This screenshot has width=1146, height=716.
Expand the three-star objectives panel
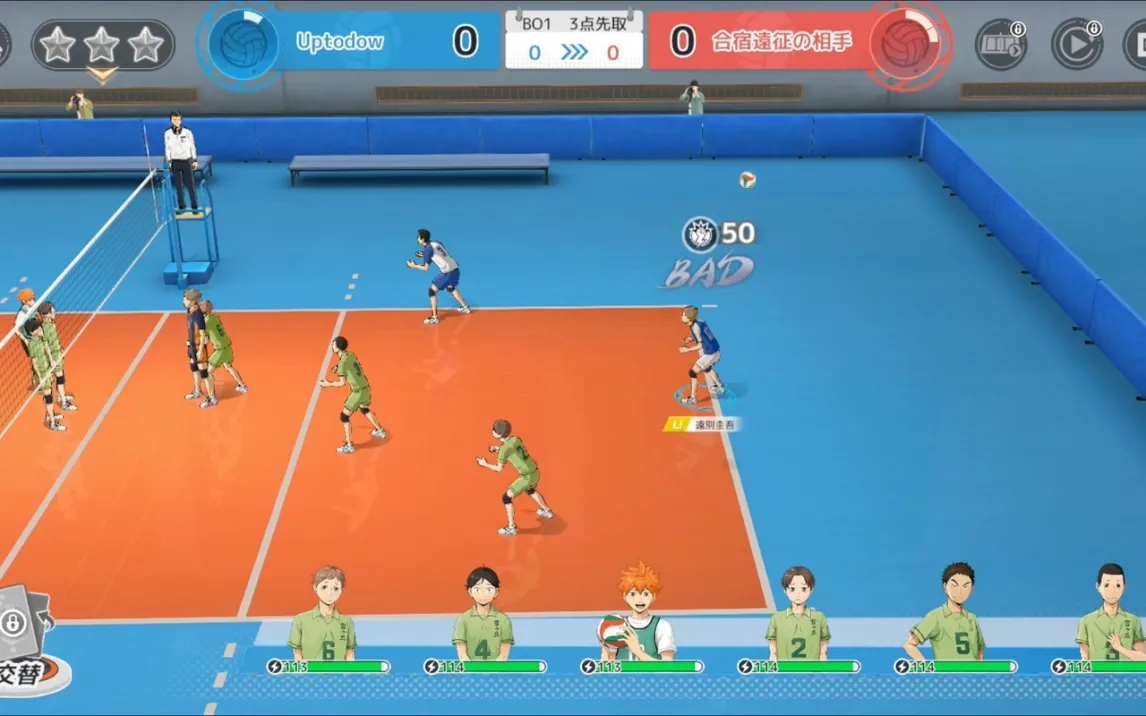coord(102,45)
